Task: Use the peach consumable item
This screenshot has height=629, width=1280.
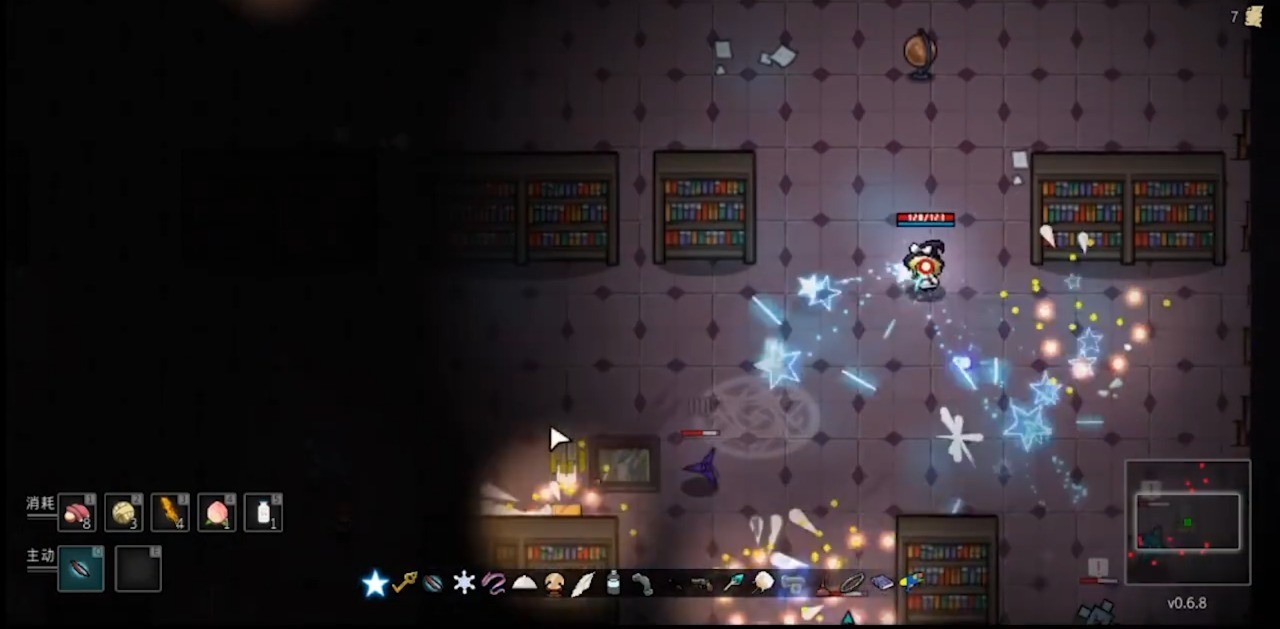Action: tap(216, 513)
